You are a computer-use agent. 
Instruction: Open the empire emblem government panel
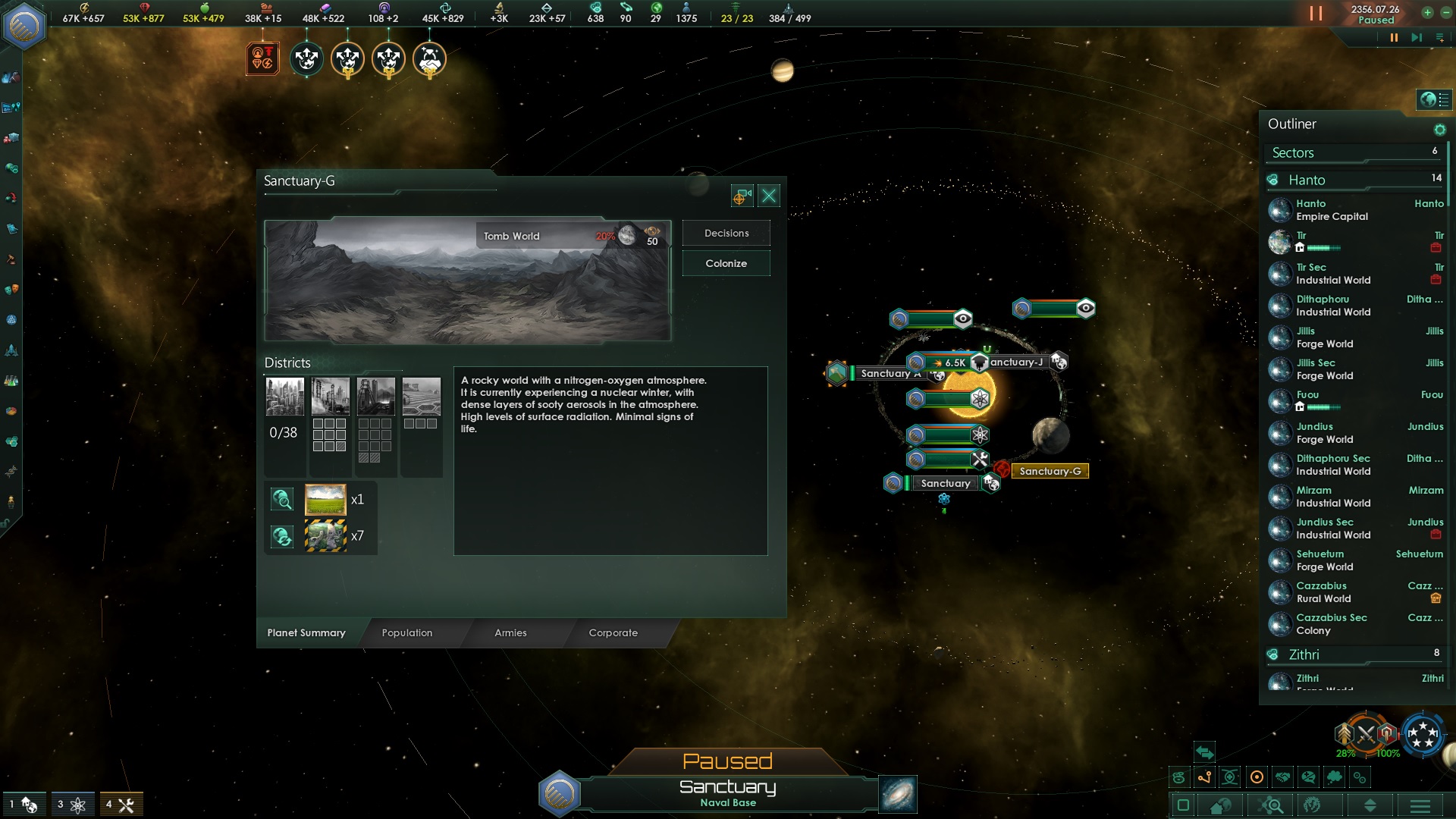tap(25, 27)
